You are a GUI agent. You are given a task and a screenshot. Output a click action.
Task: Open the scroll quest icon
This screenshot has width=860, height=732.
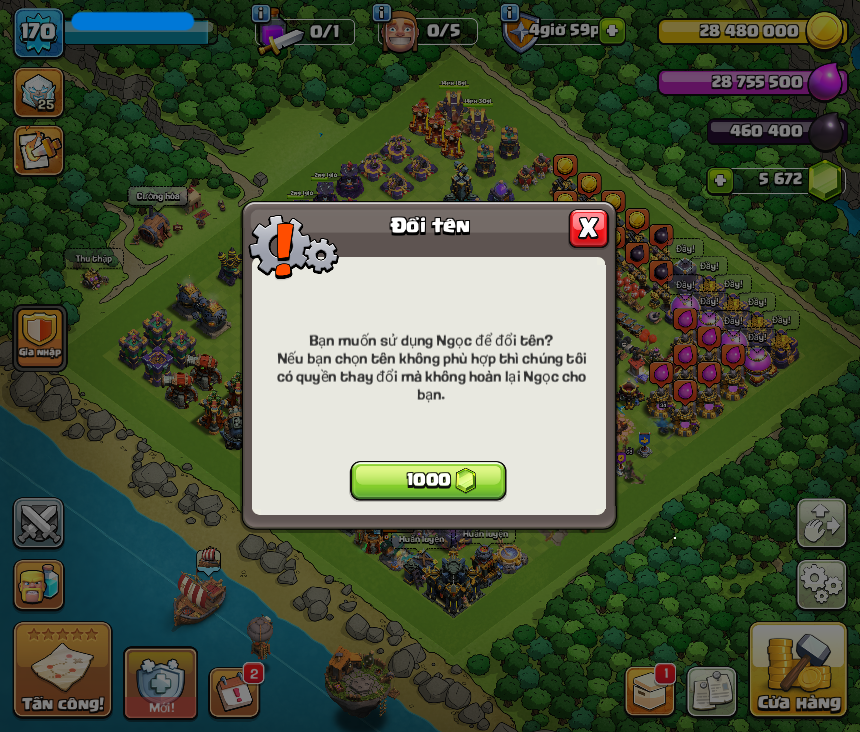pos(39,150)
